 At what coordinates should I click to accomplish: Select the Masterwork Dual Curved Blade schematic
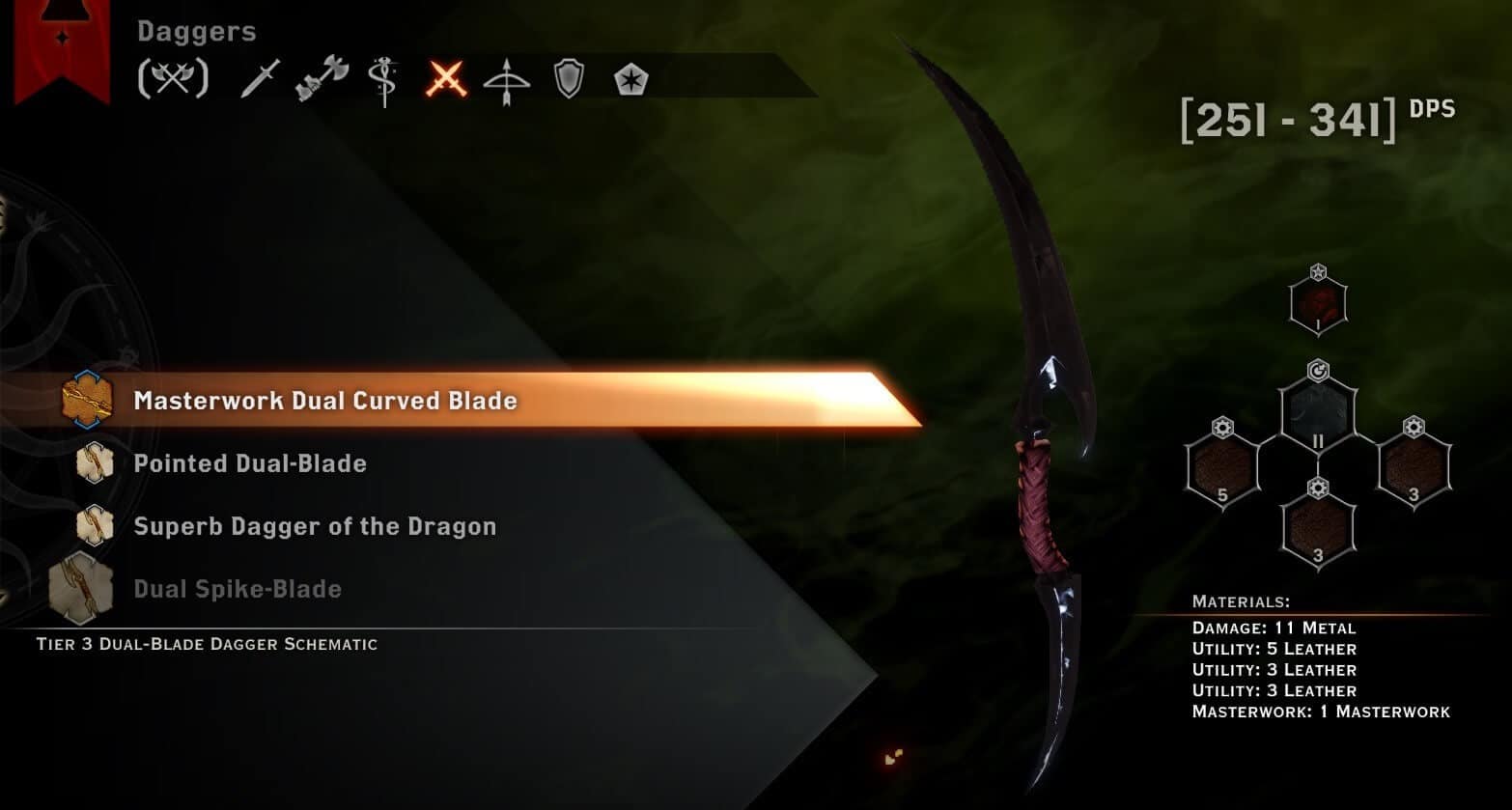(325, 401)
